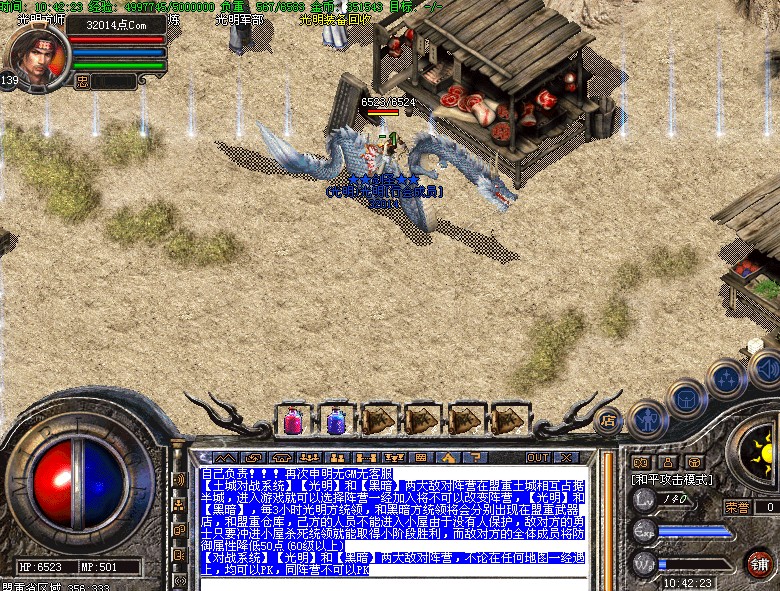Image resolution: width=780 pixels, height=591 pixels.
Task: Open the character status round button
Action: click(648, 418)
